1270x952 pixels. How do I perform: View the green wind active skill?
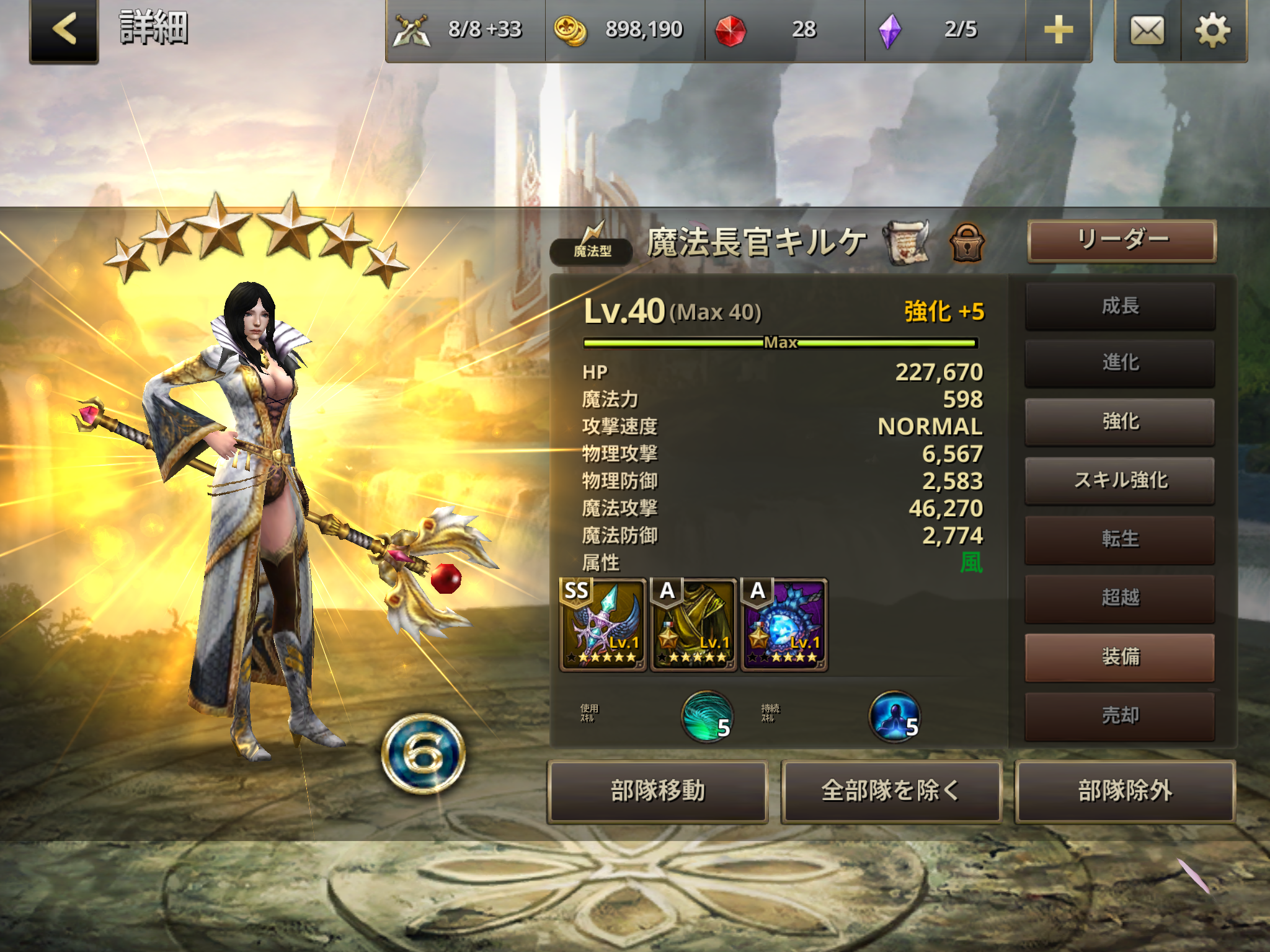(x=708, y=716)
